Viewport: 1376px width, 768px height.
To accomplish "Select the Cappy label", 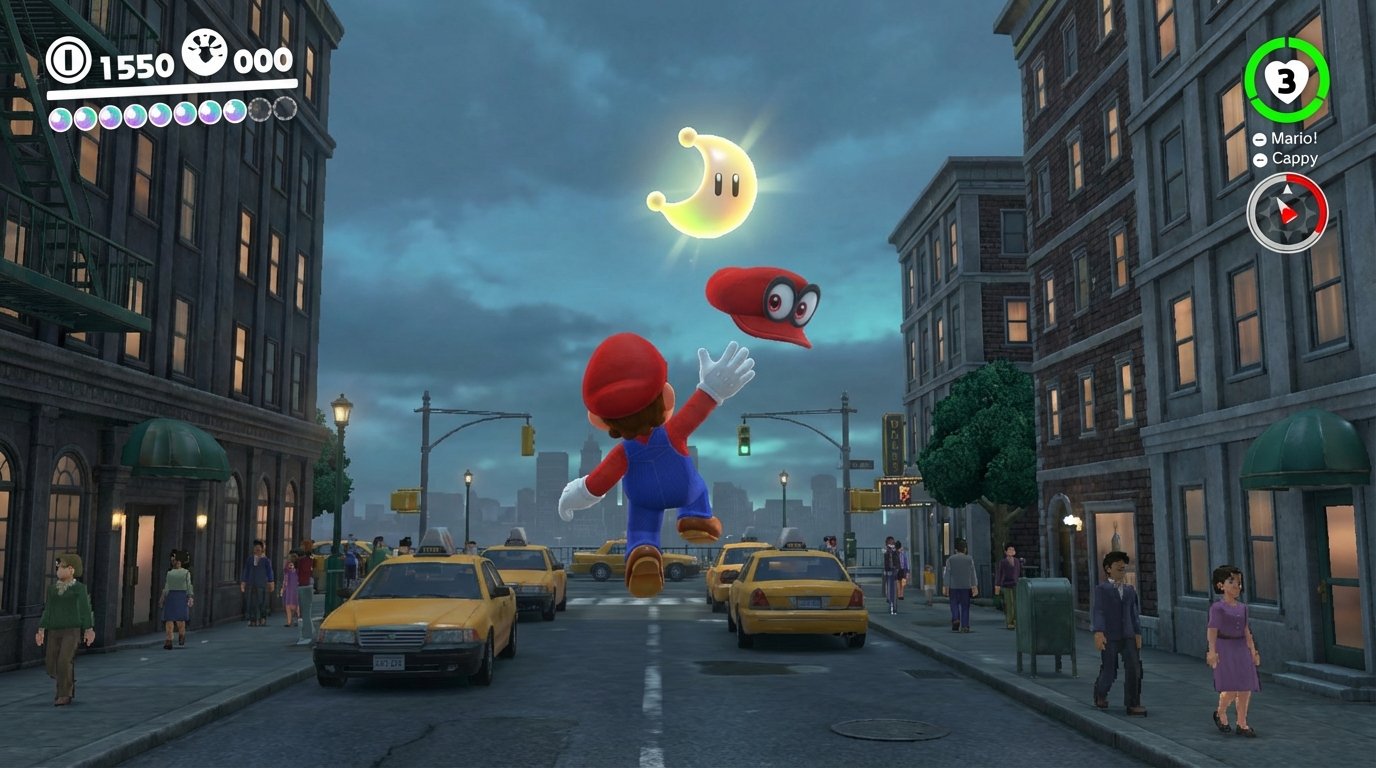I will (x=1297, y=158).
